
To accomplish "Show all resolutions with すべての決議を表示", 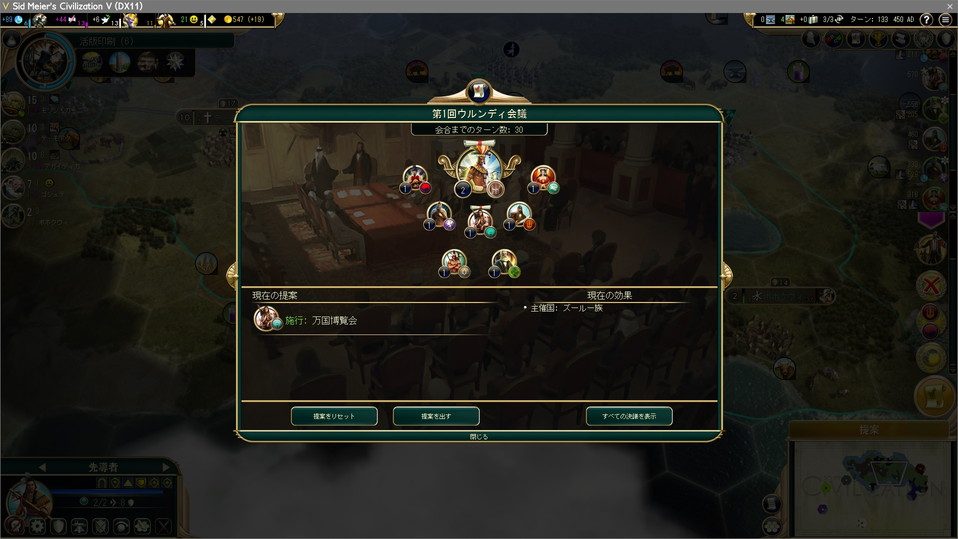I will [x=629, y=416].
